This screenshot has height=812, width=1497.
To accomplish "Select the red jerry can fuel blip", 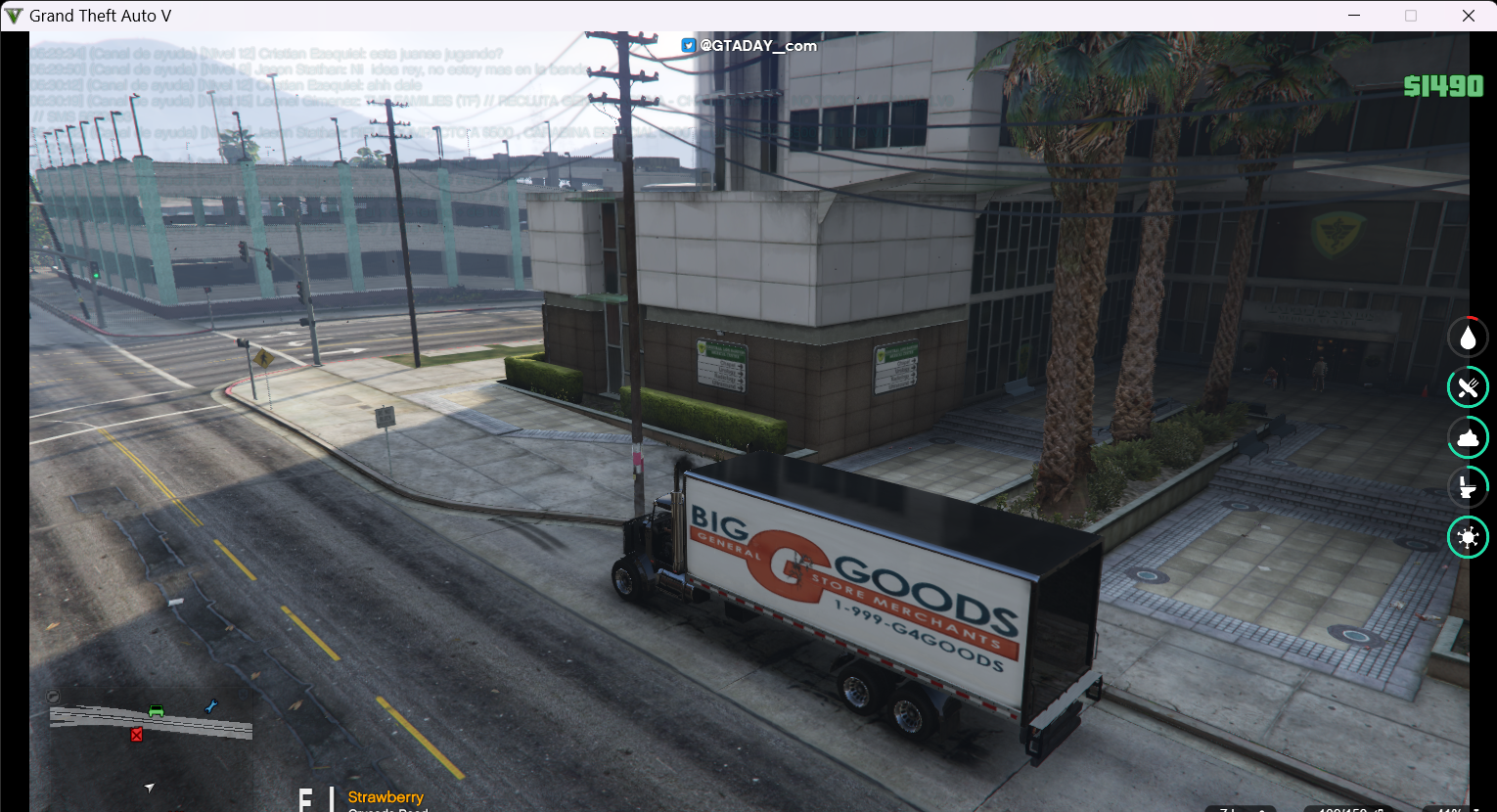I will [x=137, y=734].
